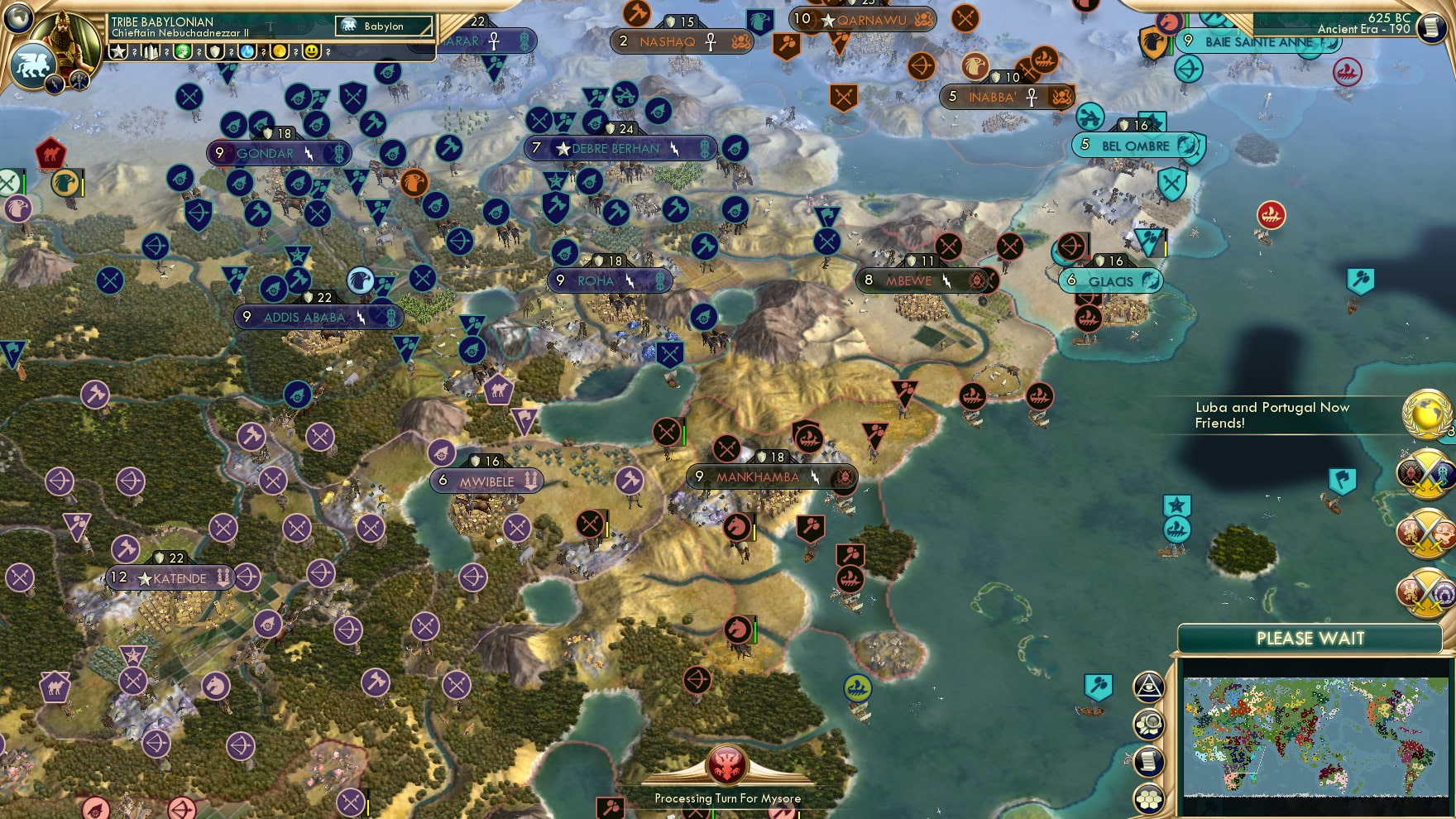Open the Babylon civilization dropdown

[383, 26]
